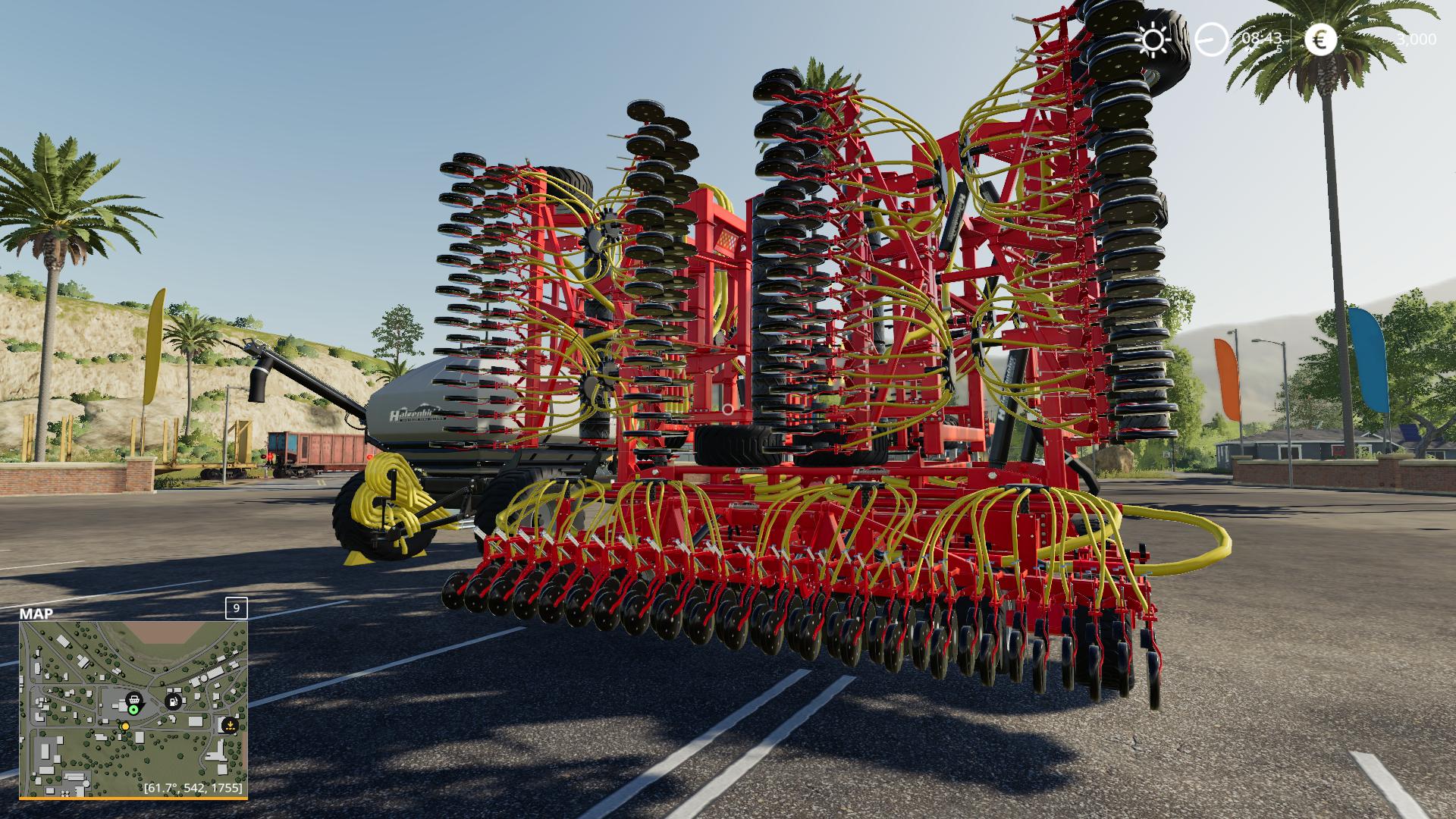The height and width of the screenshot is (819, 1456).
Task: Select the clock icon beside the time
Action: pyautogui.click(x=1211, y=39)
